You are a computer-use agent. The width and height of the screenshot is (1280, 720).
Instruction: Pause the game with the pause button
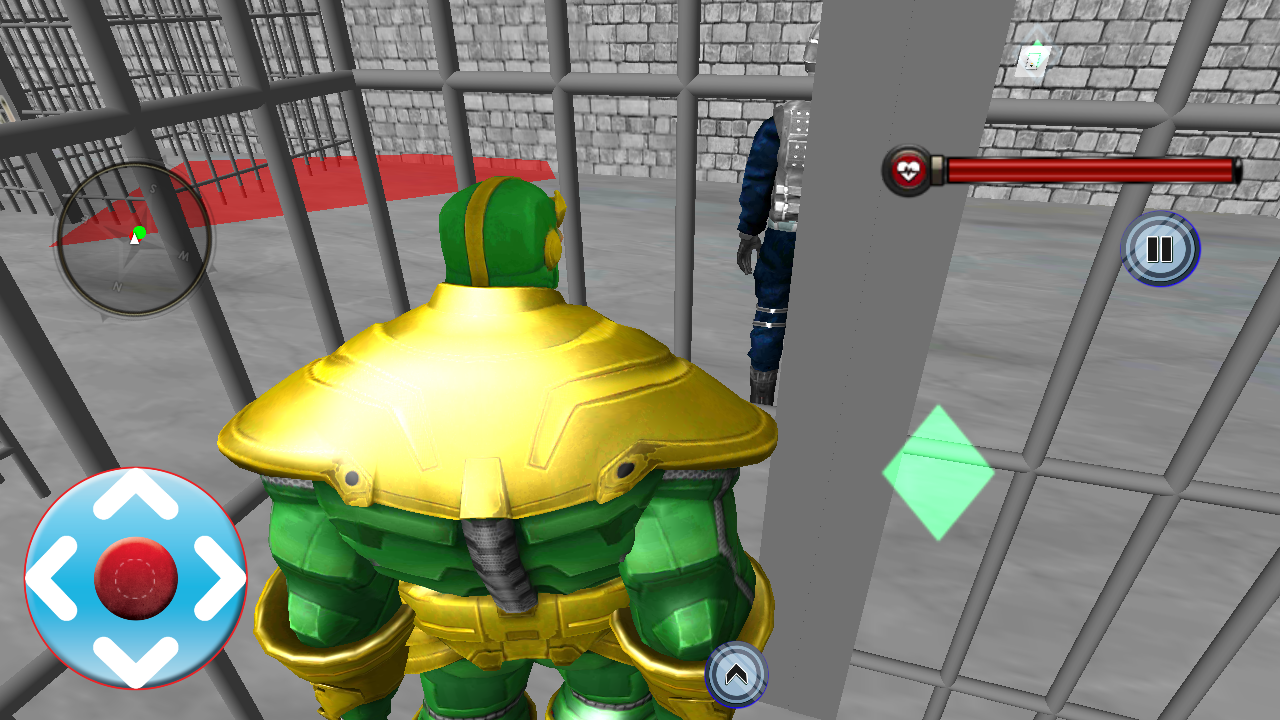(x=1160, y=249)
